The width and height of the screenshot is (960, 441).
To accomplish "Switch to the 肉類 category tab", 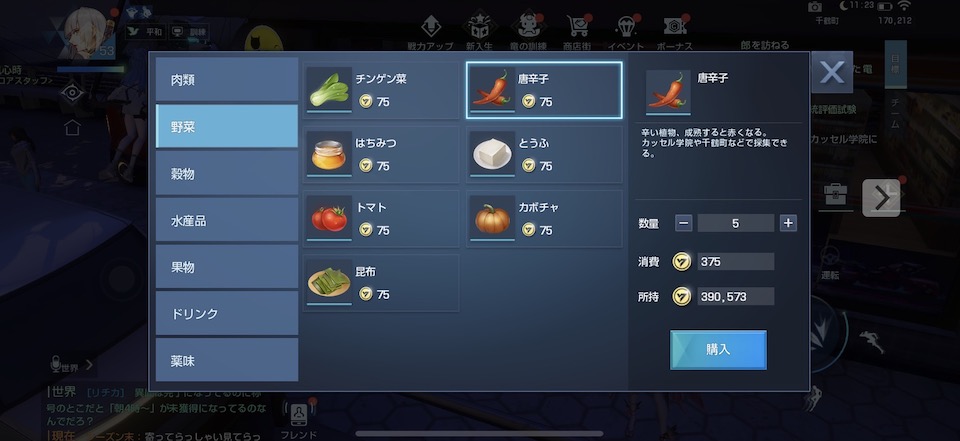I will click(x=227, y=80).
